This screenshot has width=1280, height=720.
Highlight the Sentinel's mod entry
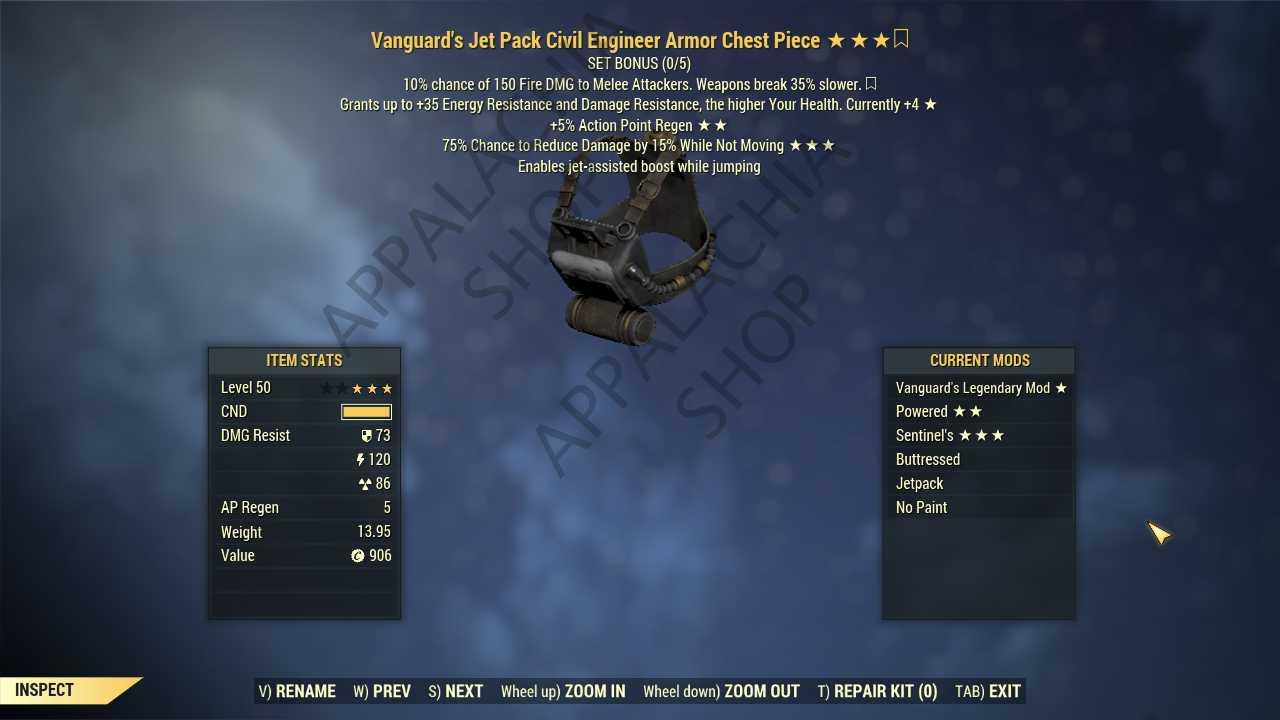(x=979, y=436)
